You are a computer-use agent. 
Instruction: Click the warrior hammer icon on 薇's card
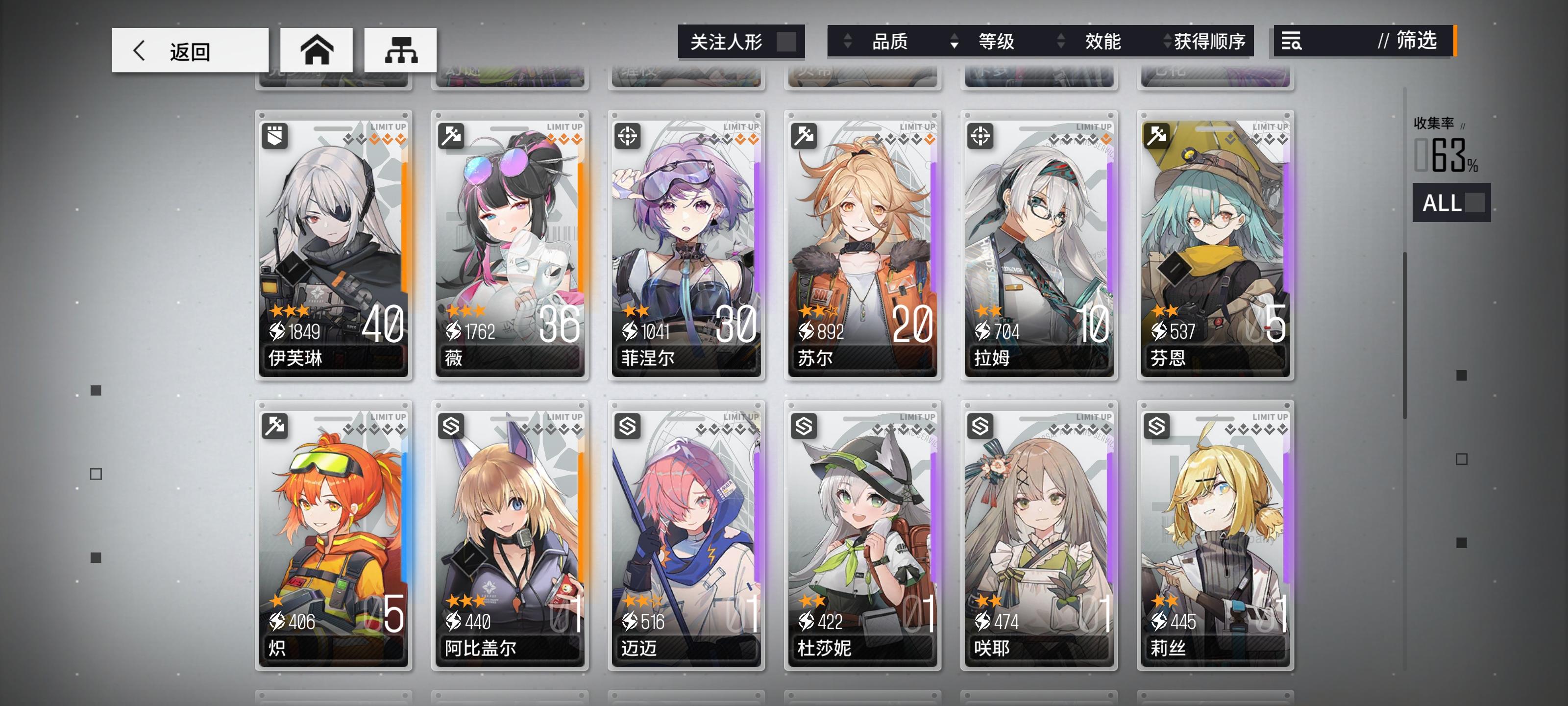click(x=452, y=135)
